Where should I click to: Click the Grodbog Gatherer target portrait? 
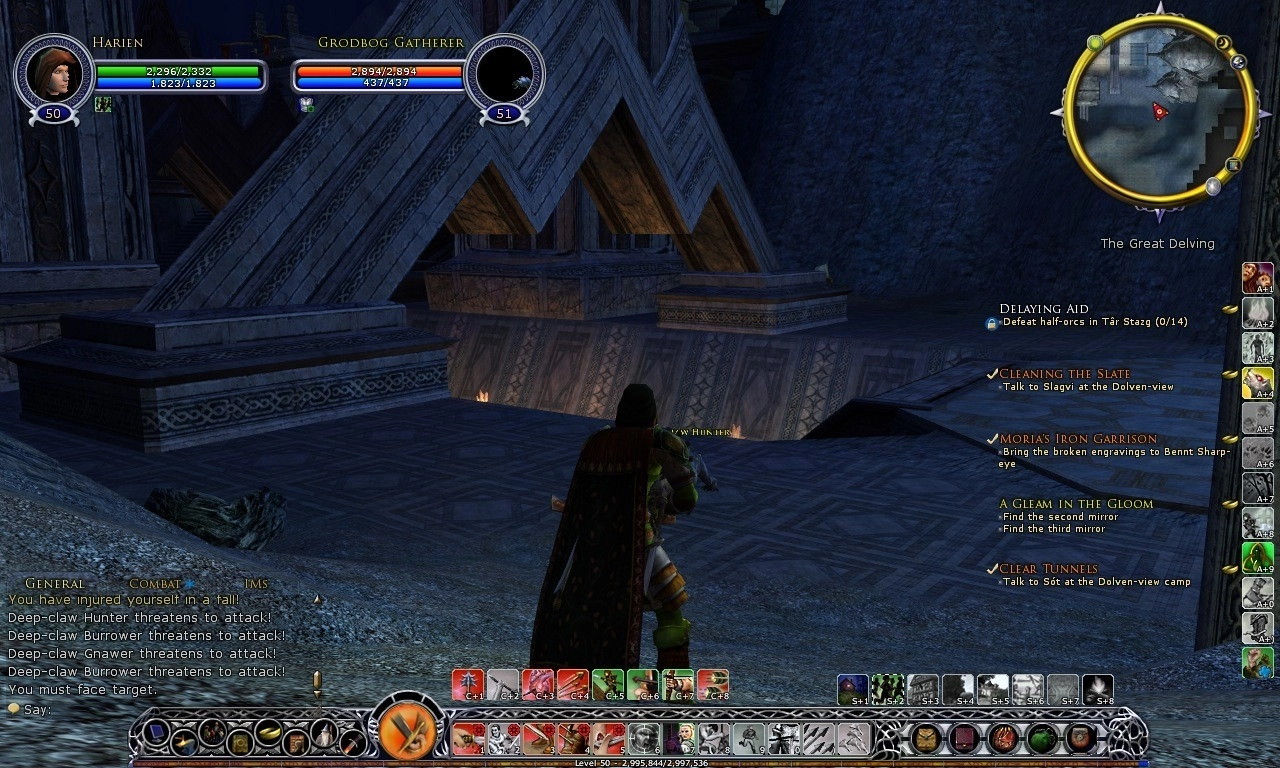(x=505, y=73)
